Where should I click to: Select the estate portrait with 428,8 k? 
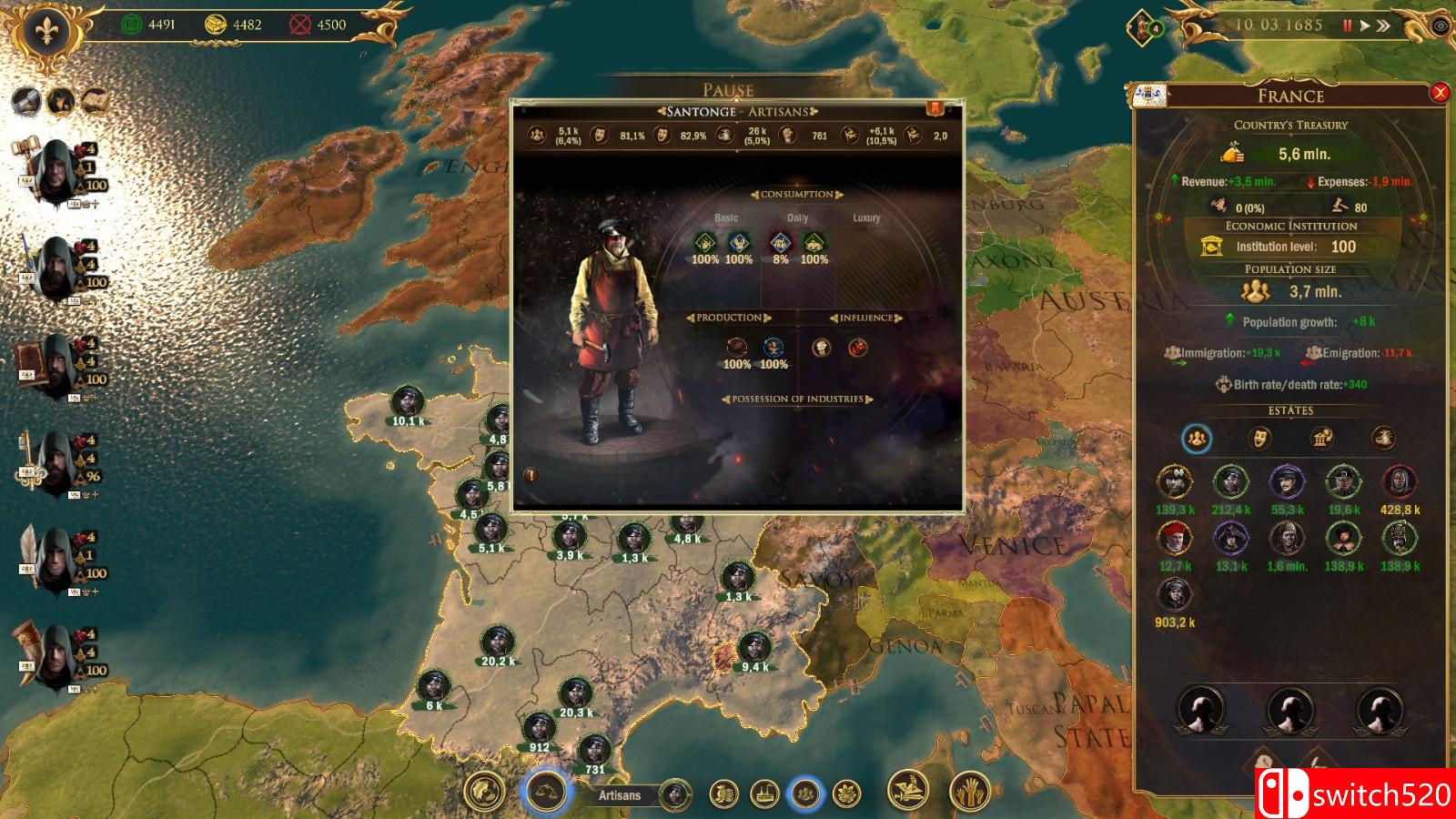point(1399,483)
